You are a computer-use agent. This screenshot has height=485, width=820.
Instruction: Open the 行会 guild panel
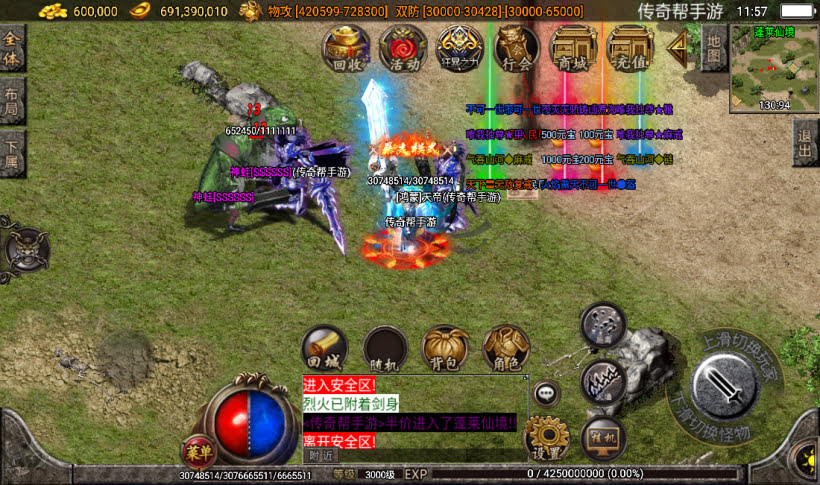click(517, 48)
